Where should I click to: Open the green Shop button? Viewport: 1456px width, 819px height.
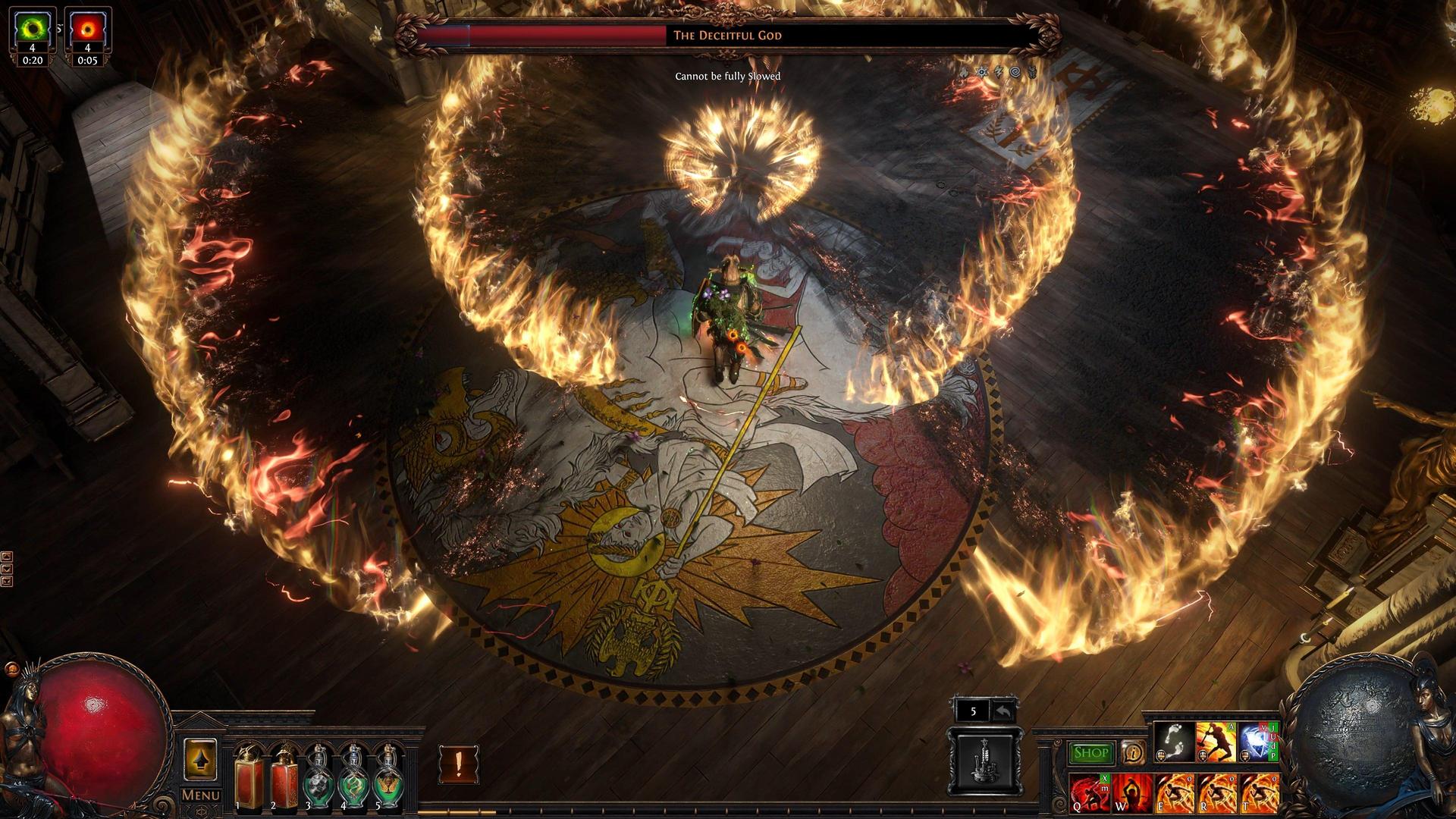1090,753
